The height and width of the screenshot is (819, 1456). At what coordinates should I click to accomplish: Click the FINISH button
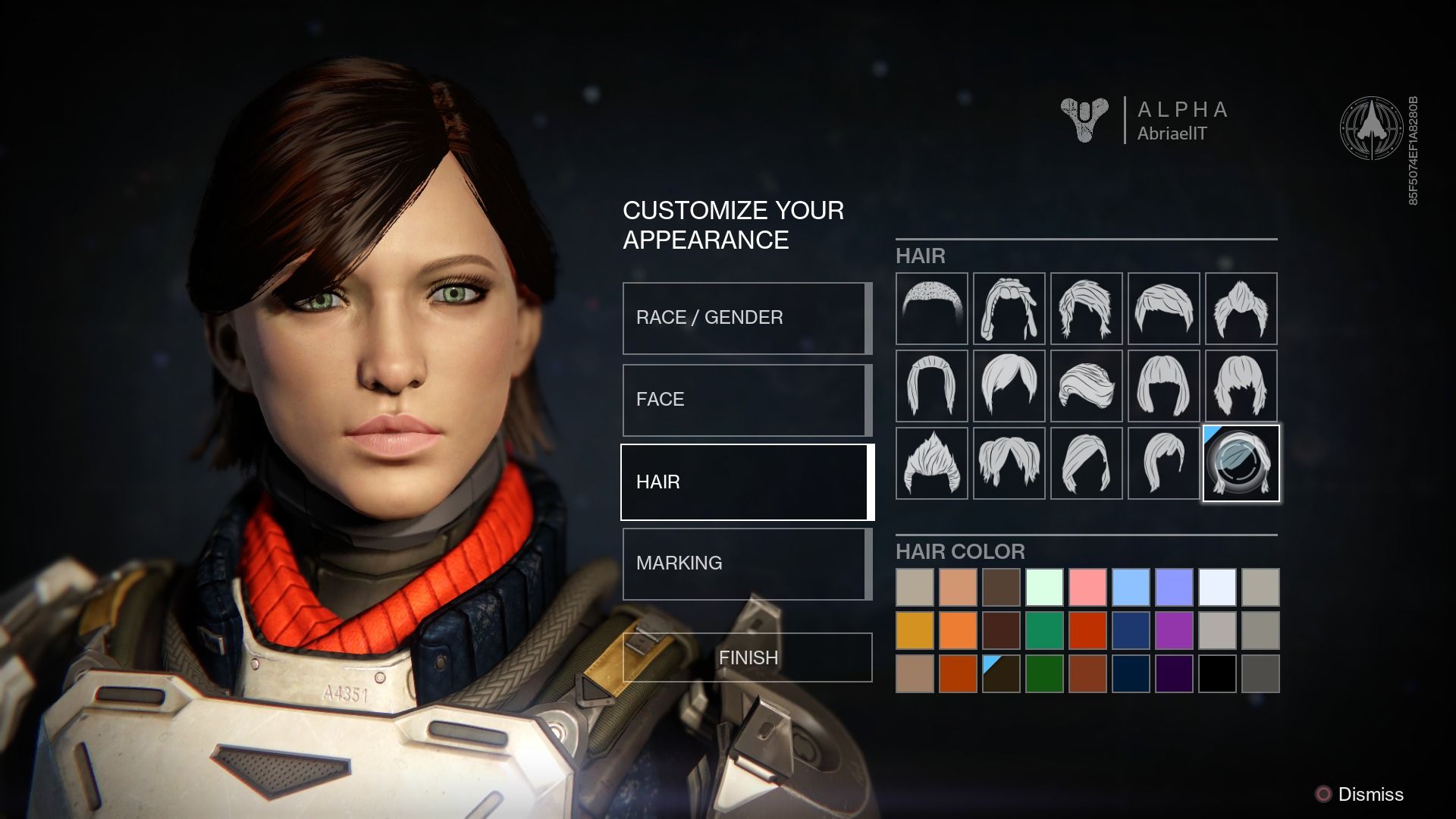pyautogui.click(x=747, y=657)
